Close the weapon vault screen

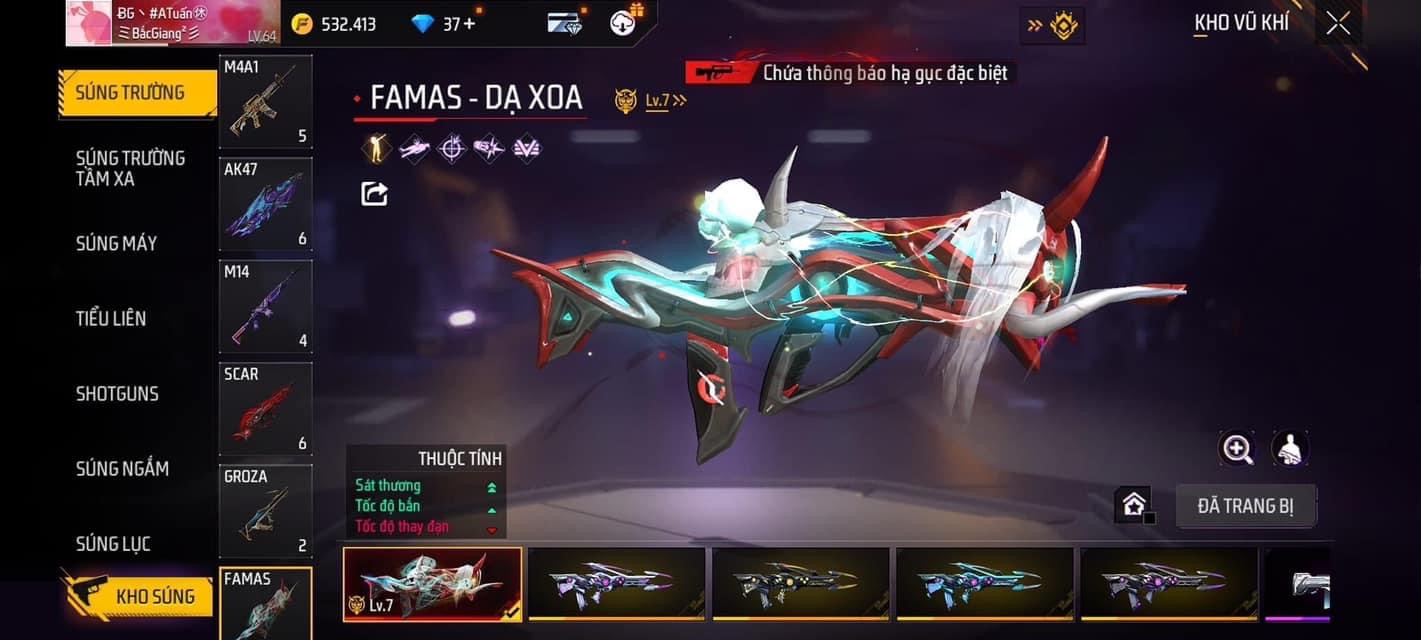point(1338,24)
